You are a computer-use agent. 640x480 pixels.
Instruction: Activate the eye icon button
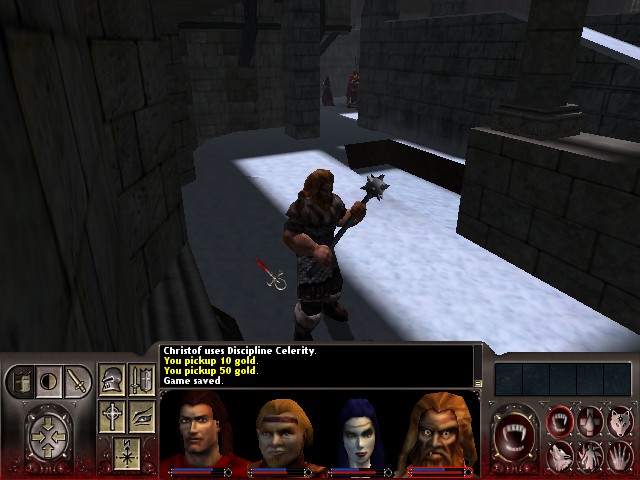tap(141, 416)
